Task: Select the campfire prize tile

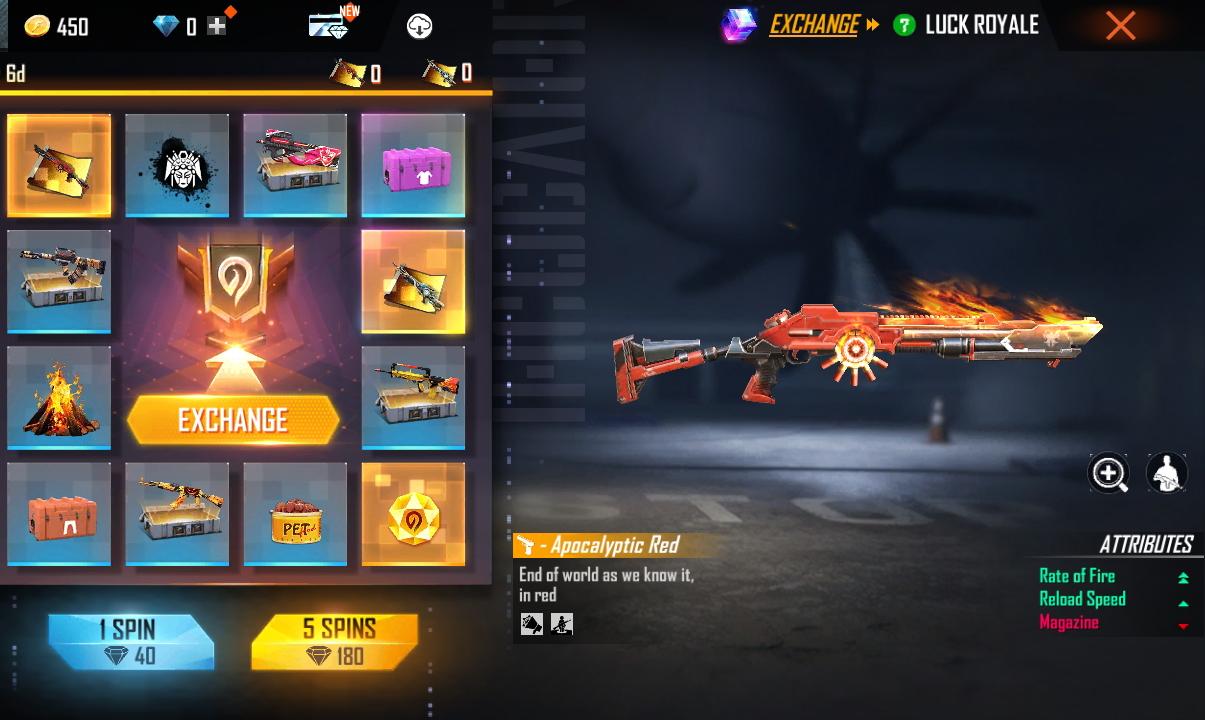Action: click(59, 397)
